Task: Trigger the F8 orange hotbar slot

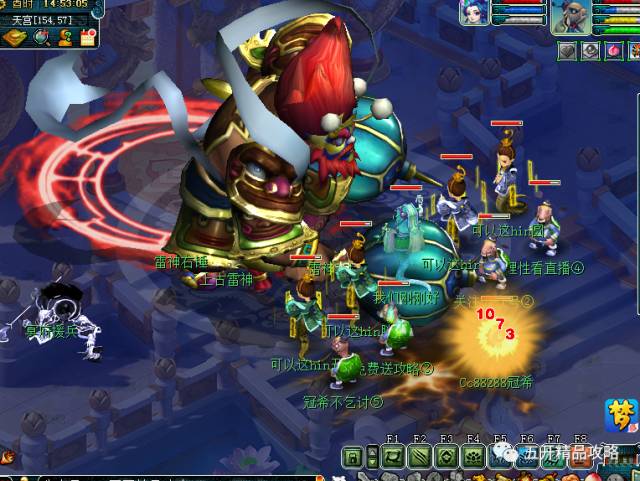Action: pos(581,458)
